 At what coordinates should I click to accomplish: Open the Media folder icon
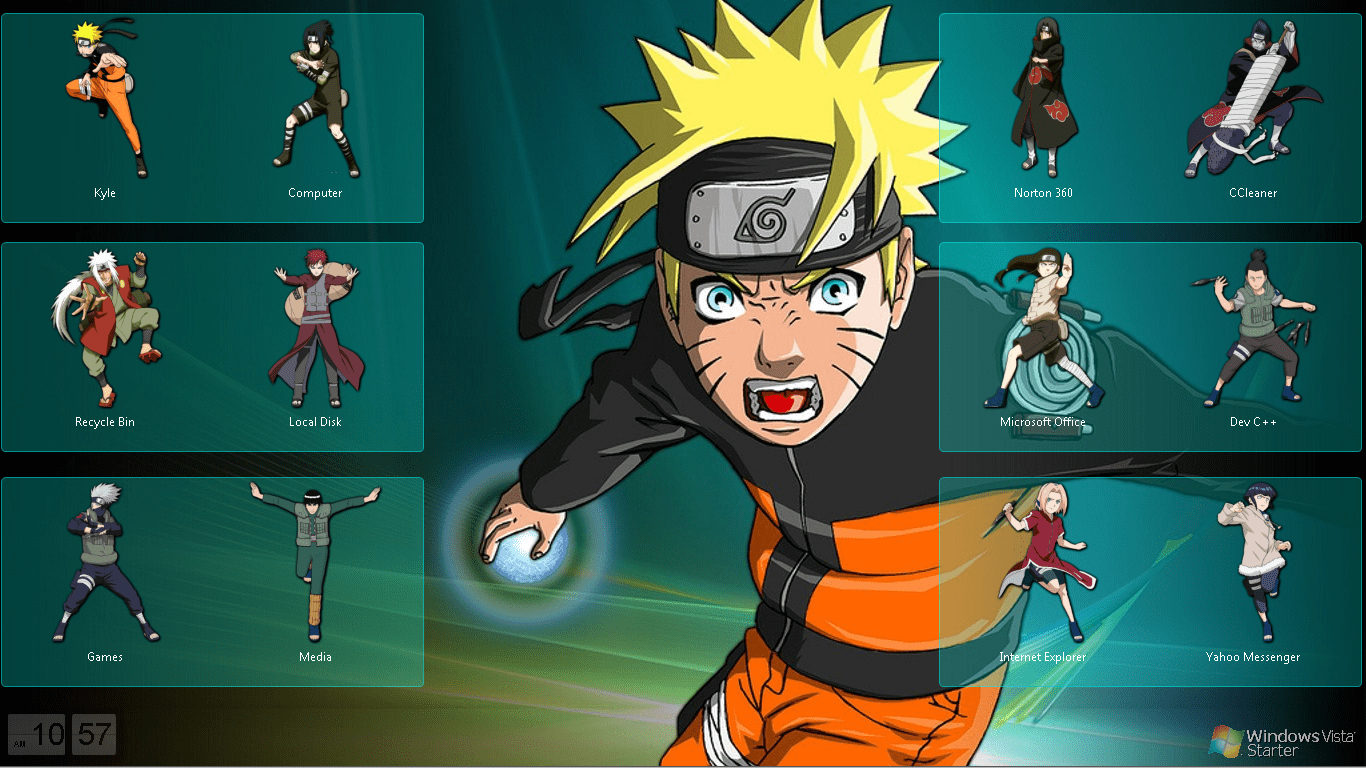click(315, 560)
